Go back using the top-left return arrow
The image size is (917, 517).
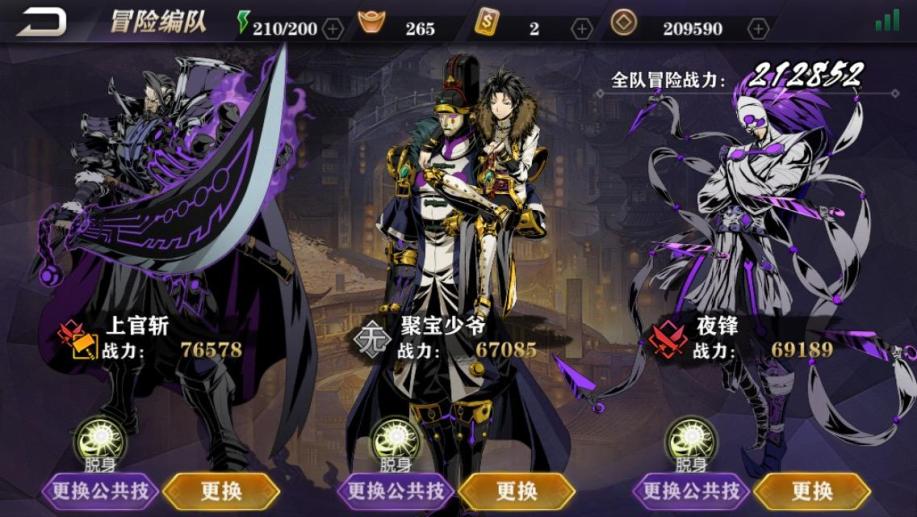(42, 22)
